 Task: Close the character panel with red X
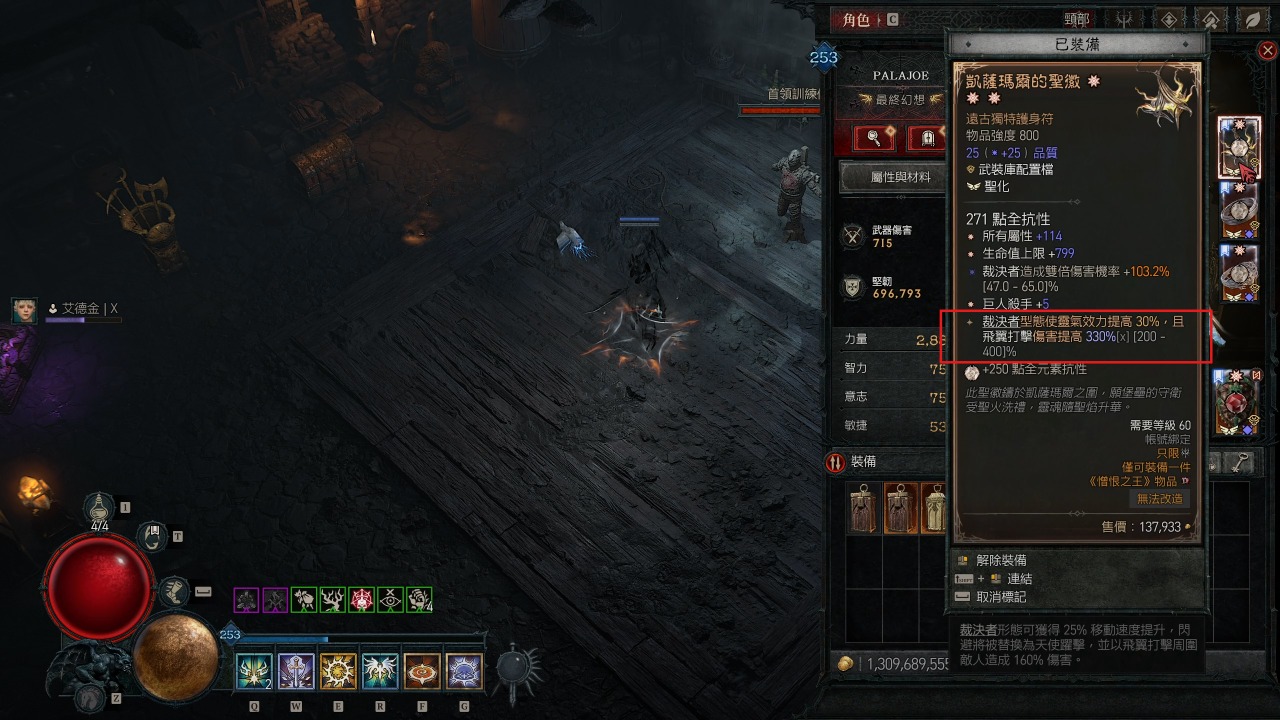tap(1267, 50)
